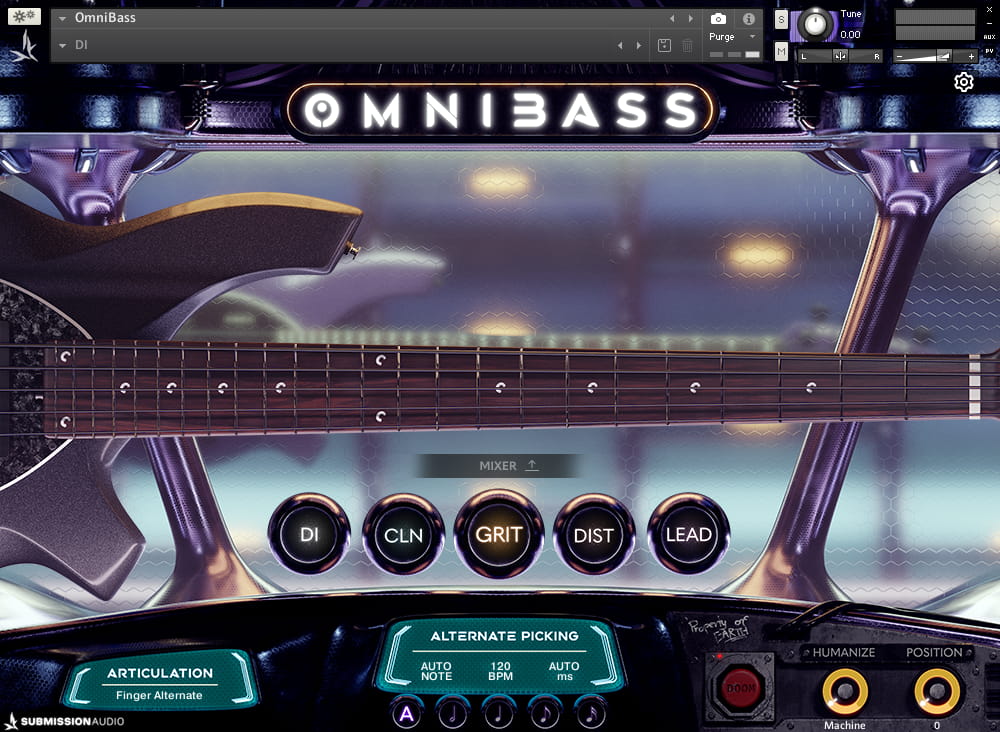Select the LEAD tone button
The image size is (1000, 732).
click(688, 534)
